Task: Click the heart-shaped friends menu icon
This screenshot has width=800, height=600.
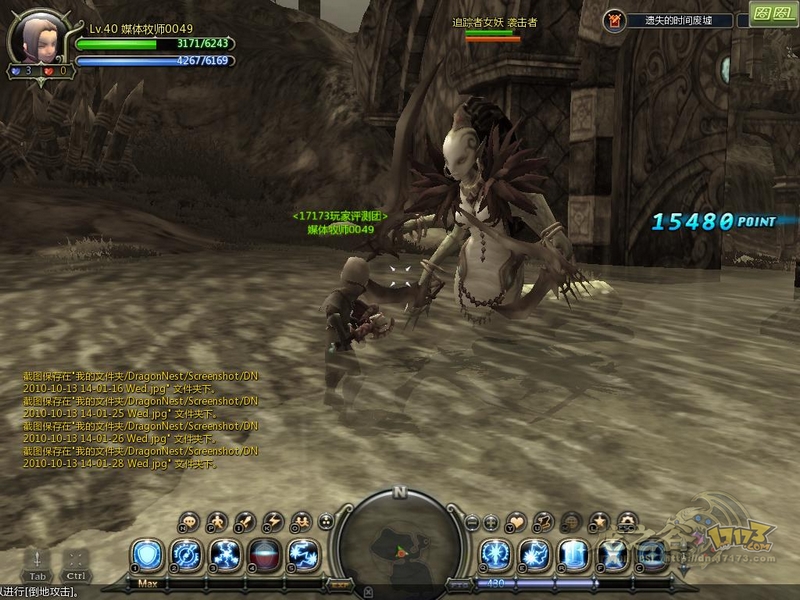Action: tap(516, 521)
